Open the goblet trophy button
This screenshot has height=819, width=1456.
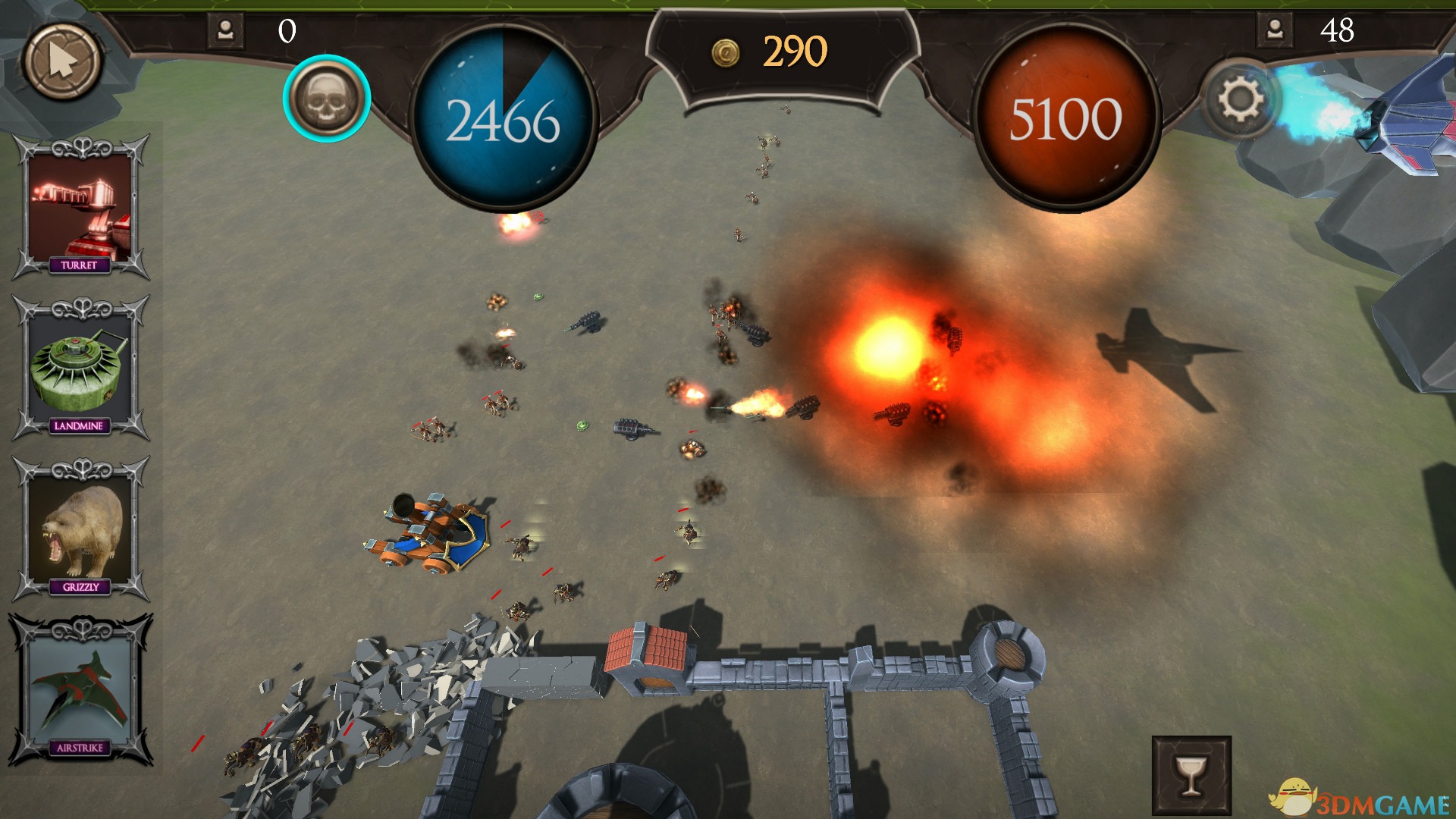point(1191,775)
